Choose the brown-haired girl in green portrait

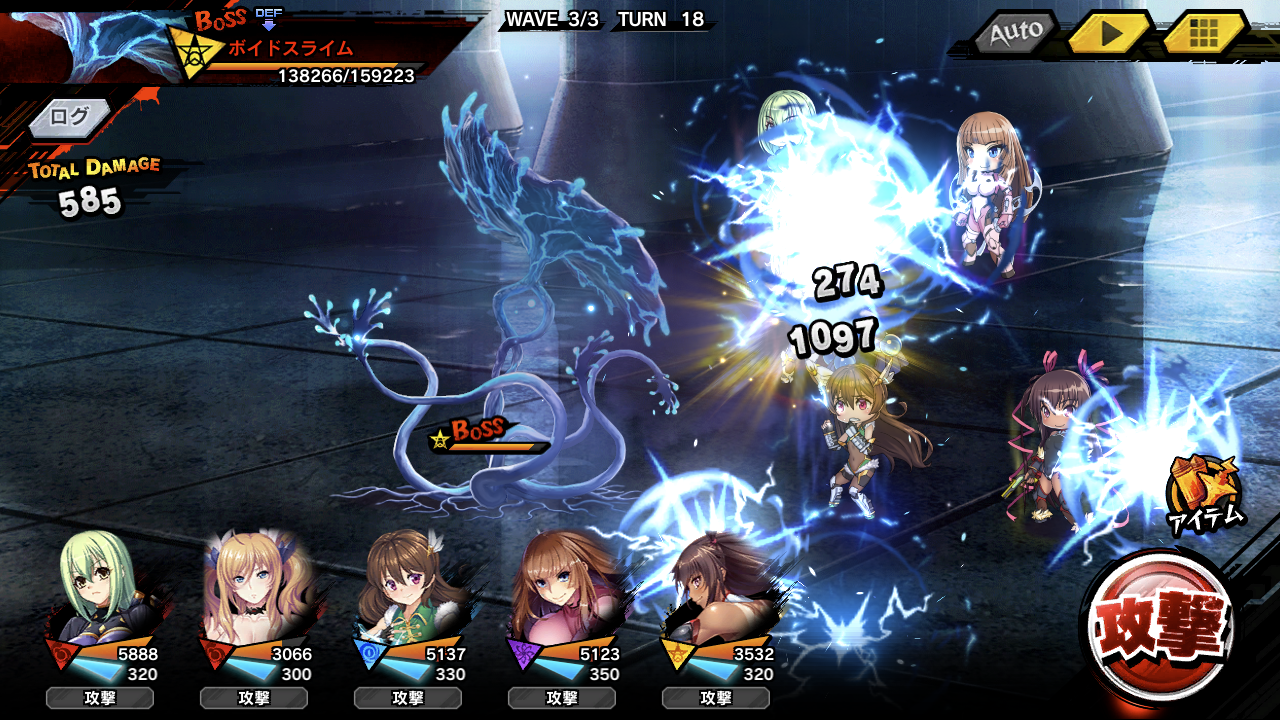pos(408,590)
